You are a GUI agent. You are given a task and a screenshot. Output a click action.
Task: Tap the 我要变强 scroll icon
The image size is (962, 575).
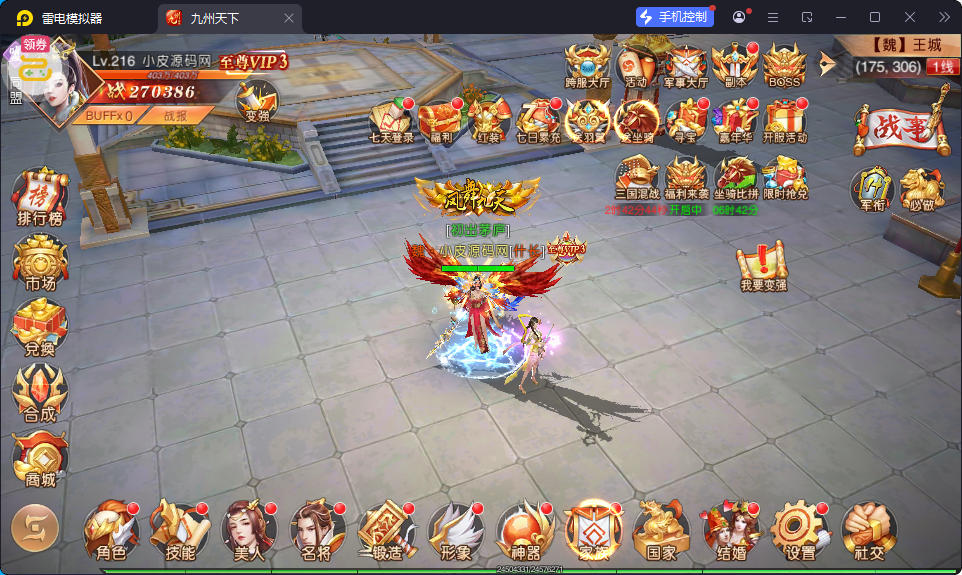pyautogui.click(x=763, y=268)
